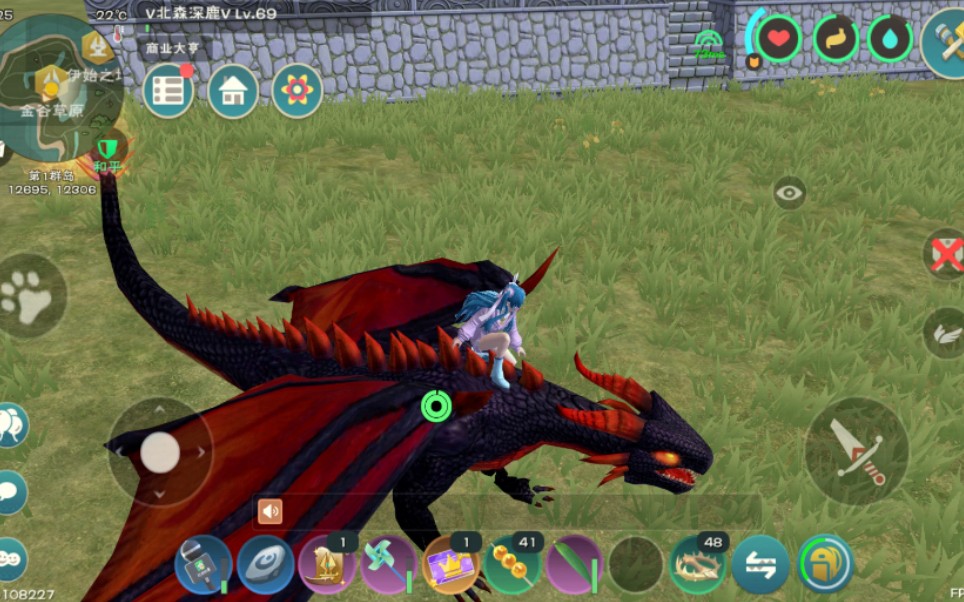Open the yellow backpack inventory button
Image resolution: width=964 pixels, height=602 pixels.
click(x=825, y=565)
